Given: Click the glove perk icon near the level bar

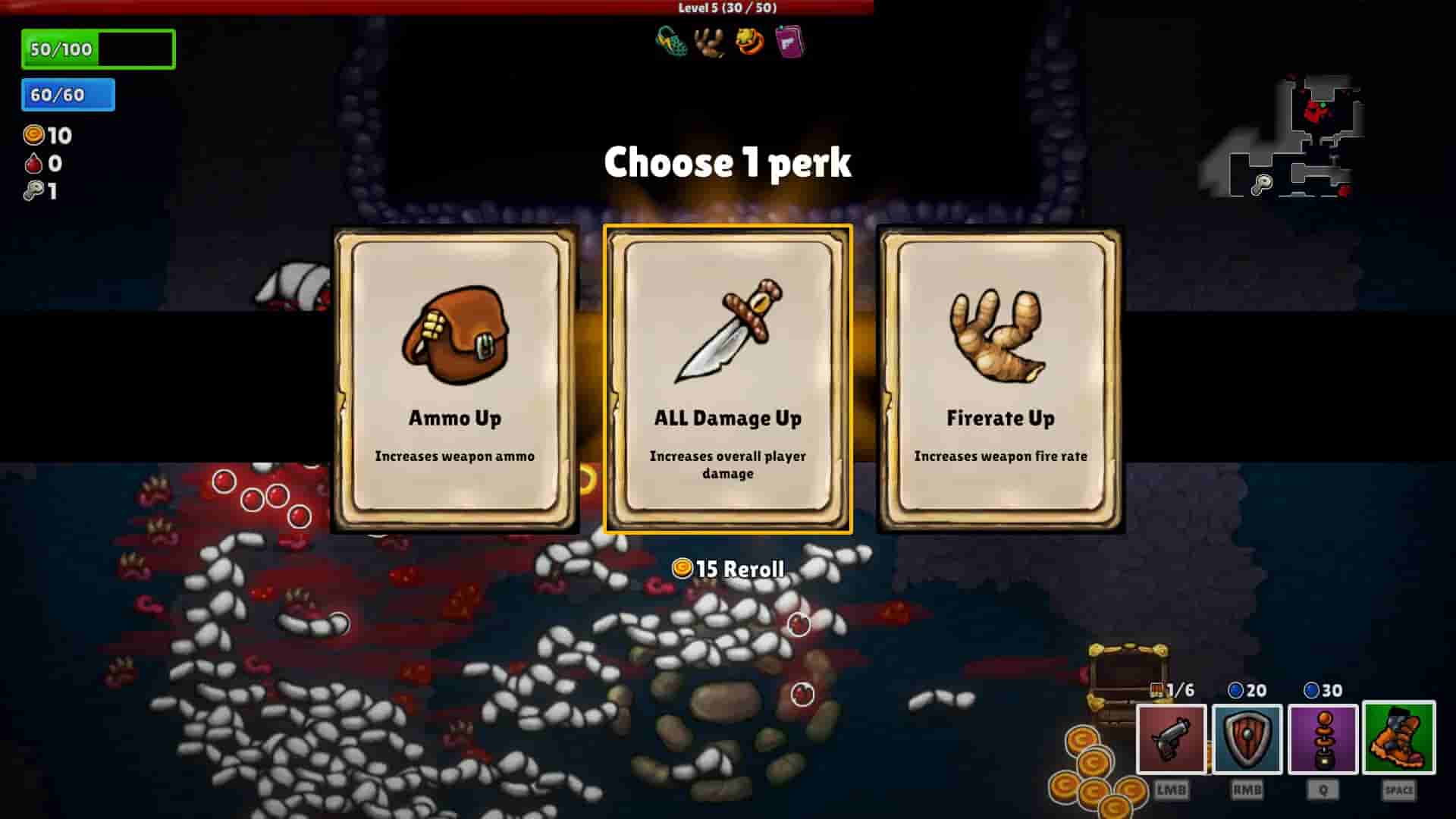Looking at the screenshot, I should pyautogui.click(x=706, y=43).
